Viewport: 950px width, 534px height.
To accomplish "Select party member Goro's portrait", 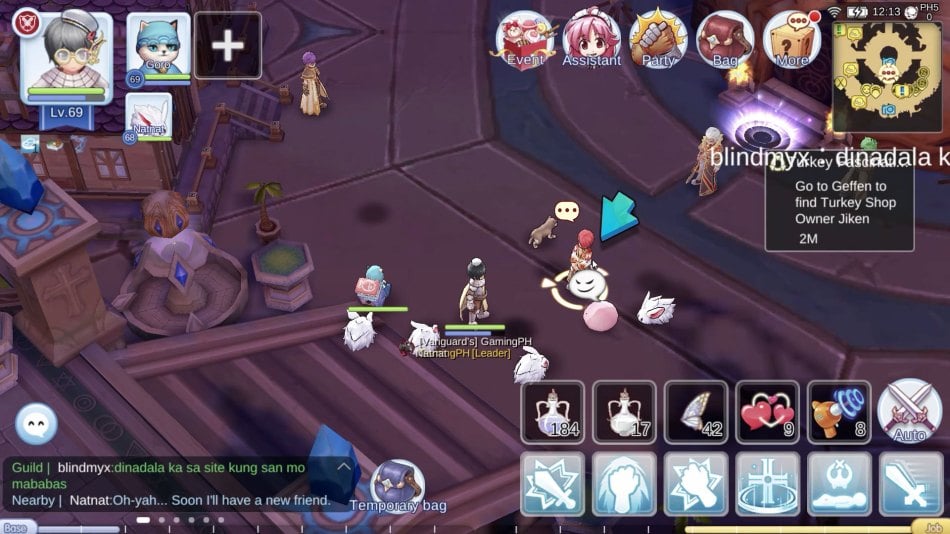I will tap(158, 46).
